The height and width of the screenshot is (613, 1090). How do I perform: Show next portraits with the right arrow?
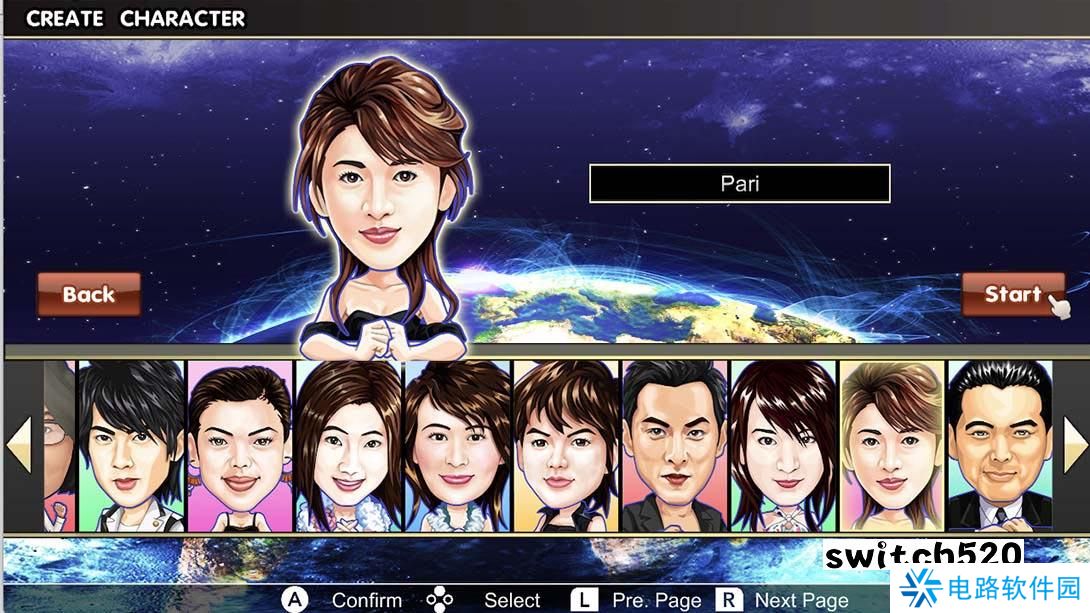pyautogui.click(x=1074, y=445)
